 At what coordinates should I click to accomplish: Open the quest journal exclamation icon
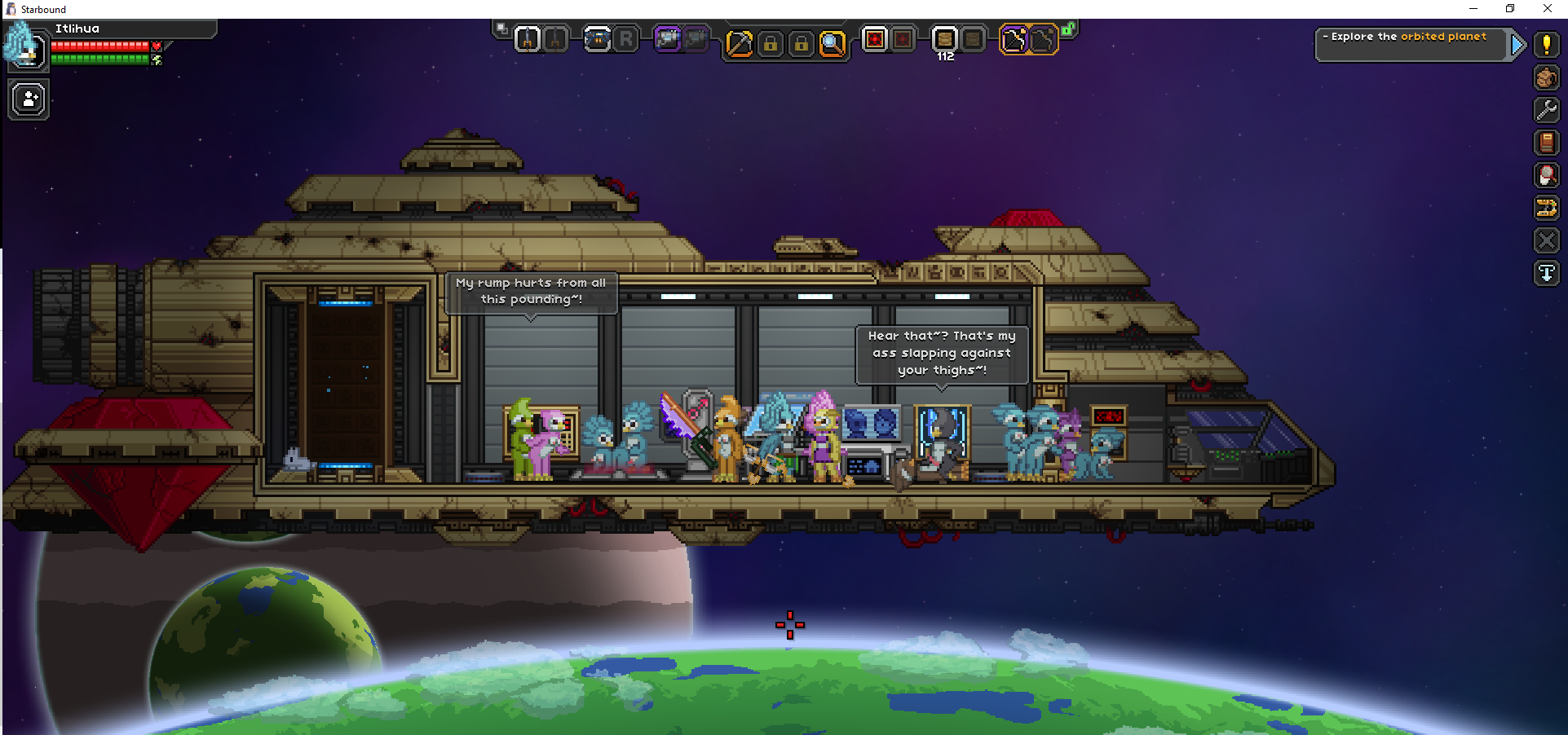(1546, 45)
